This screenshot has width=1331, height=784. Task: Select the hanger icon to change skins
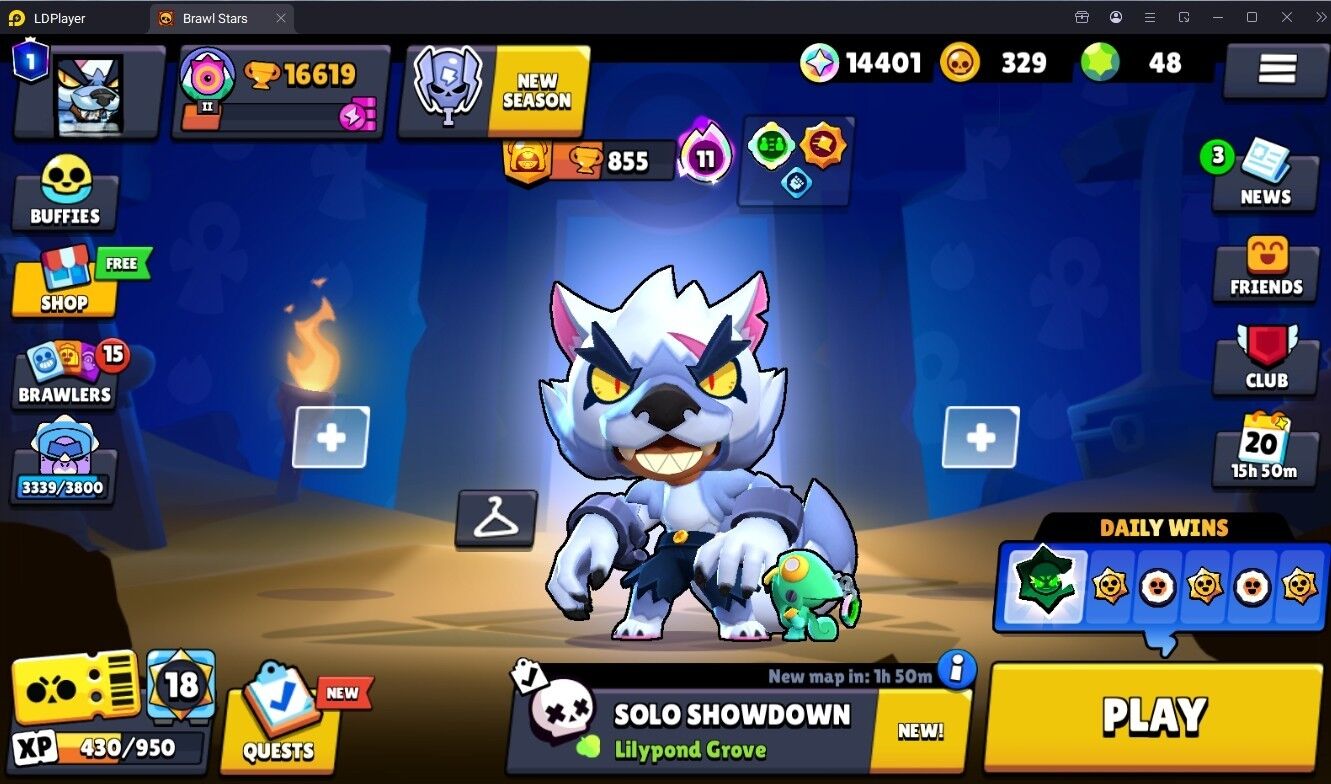click(496, 516)
